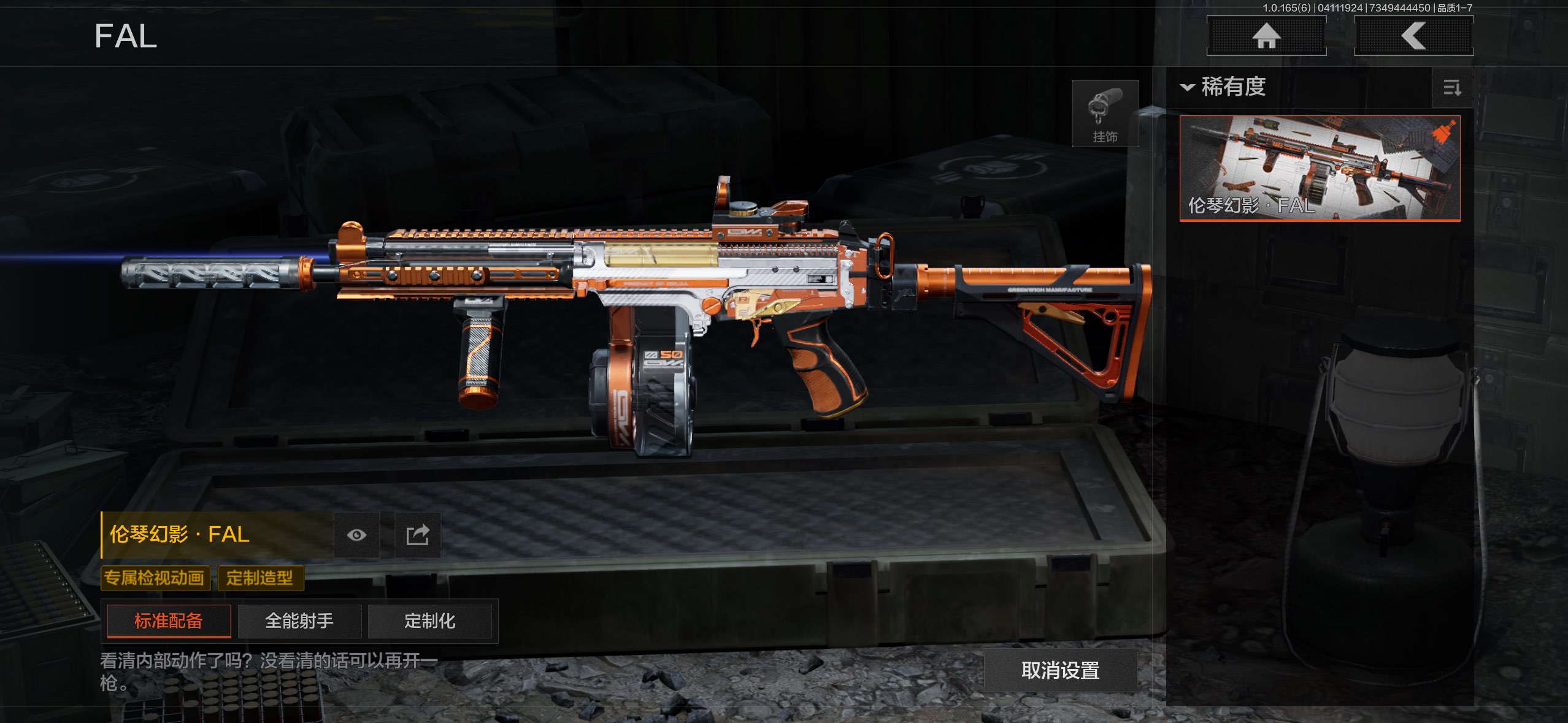Toggle the sort order icon
This screenshot has height=723, width=1568.
1451,88
